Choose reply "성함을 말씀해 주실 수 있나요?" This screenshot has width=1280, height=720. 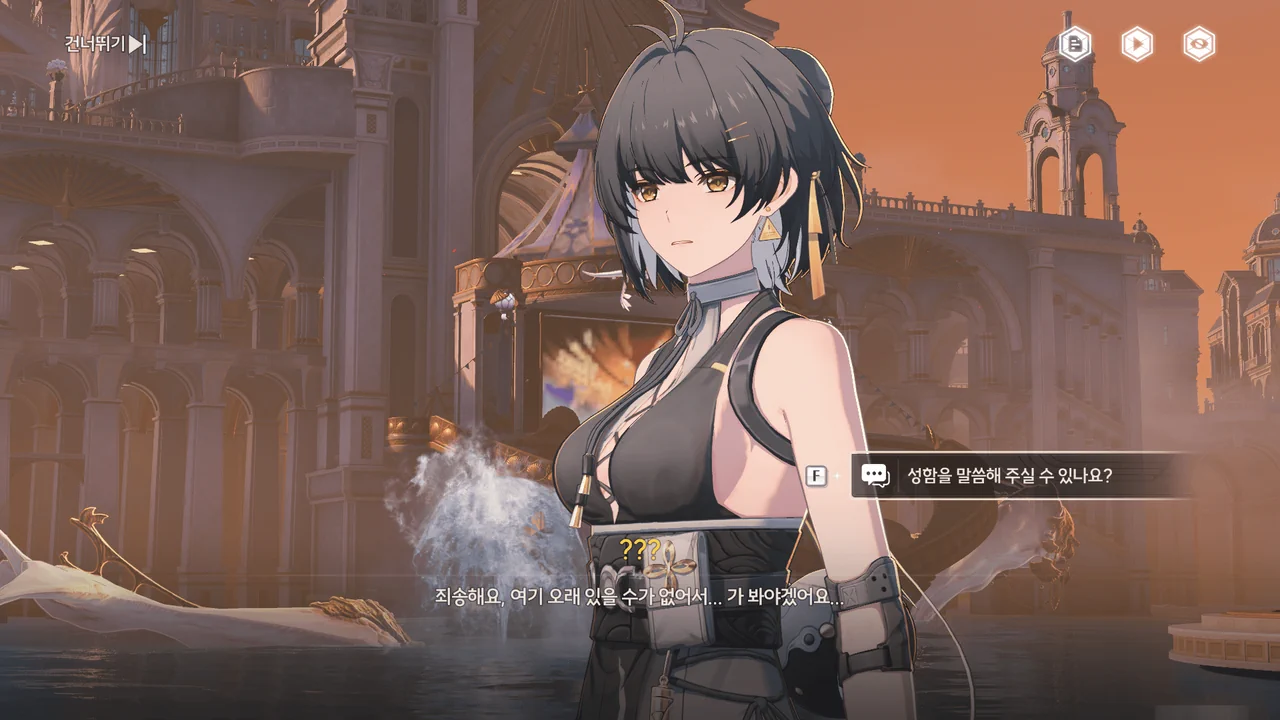click(1010, 476)
